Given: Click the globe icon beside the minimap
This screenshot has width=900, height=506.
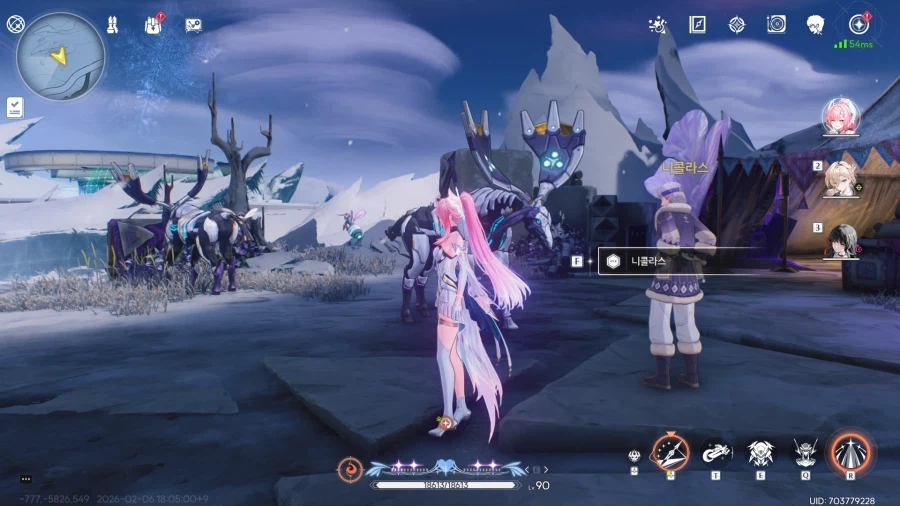Looking at the screenshot, I should click(x=15, y=24).
